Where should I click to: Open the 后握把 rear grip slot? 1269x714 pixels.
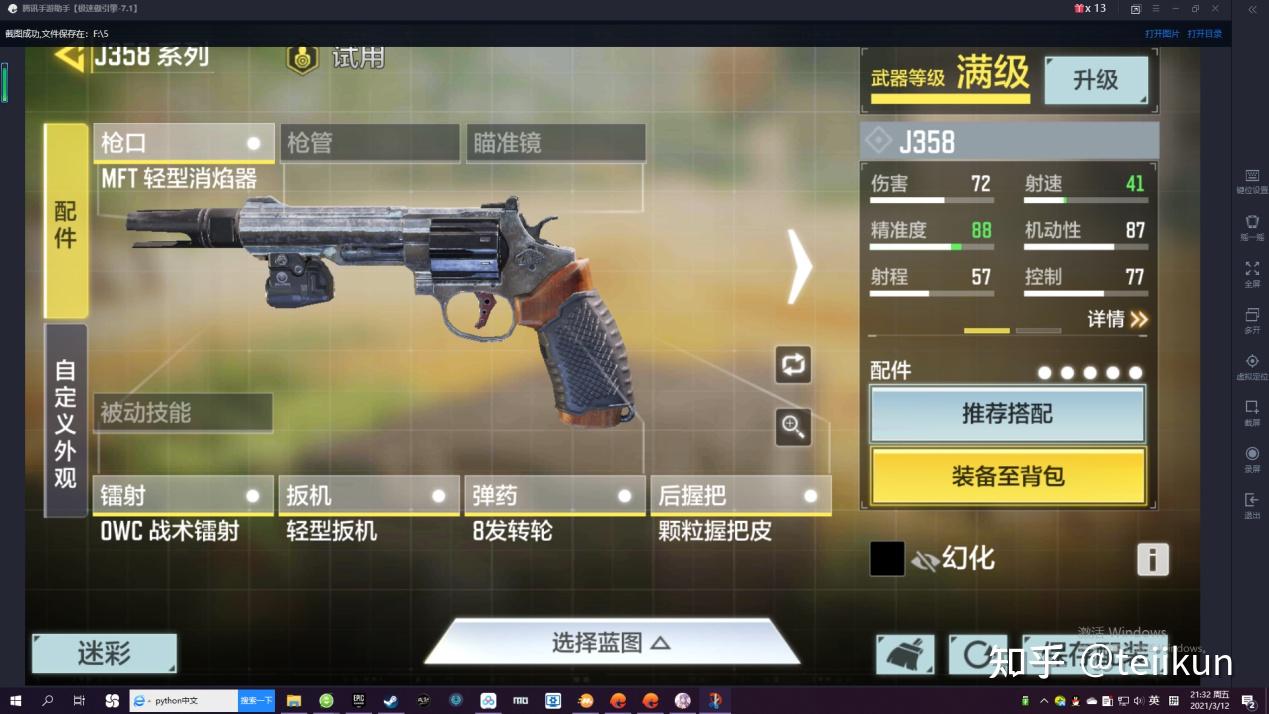click(x=741, y=495)
